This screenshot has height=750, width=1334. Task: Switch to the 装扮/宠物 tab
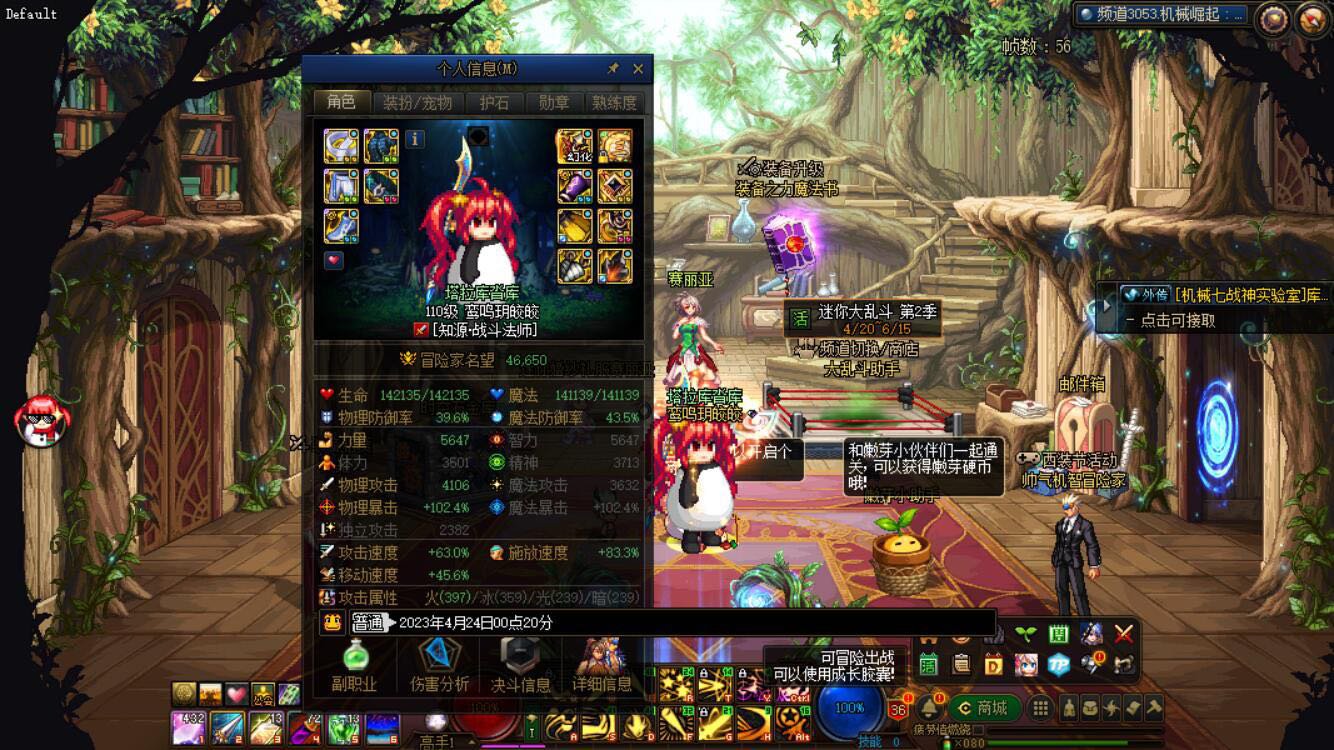pyautogui.click(x=417, y=102)
